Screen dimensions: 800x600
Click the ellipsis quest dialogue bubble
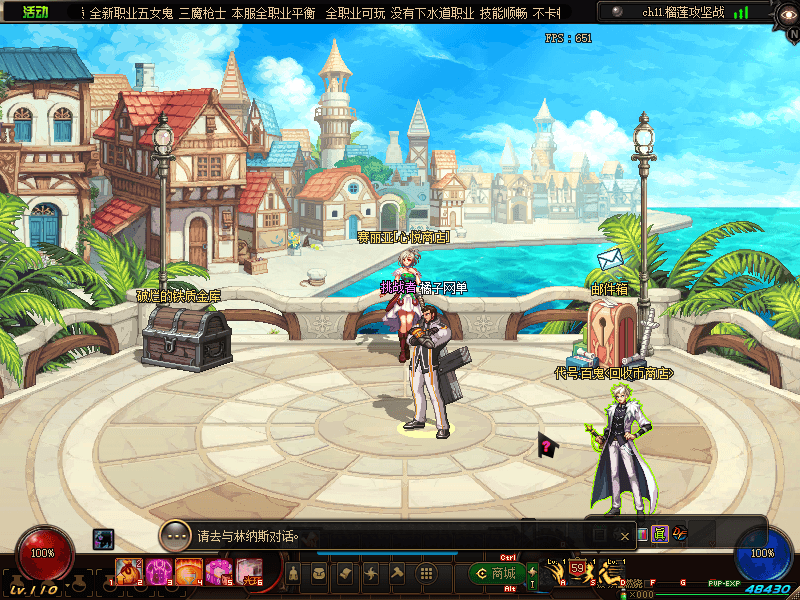click(x=175, y=535)
